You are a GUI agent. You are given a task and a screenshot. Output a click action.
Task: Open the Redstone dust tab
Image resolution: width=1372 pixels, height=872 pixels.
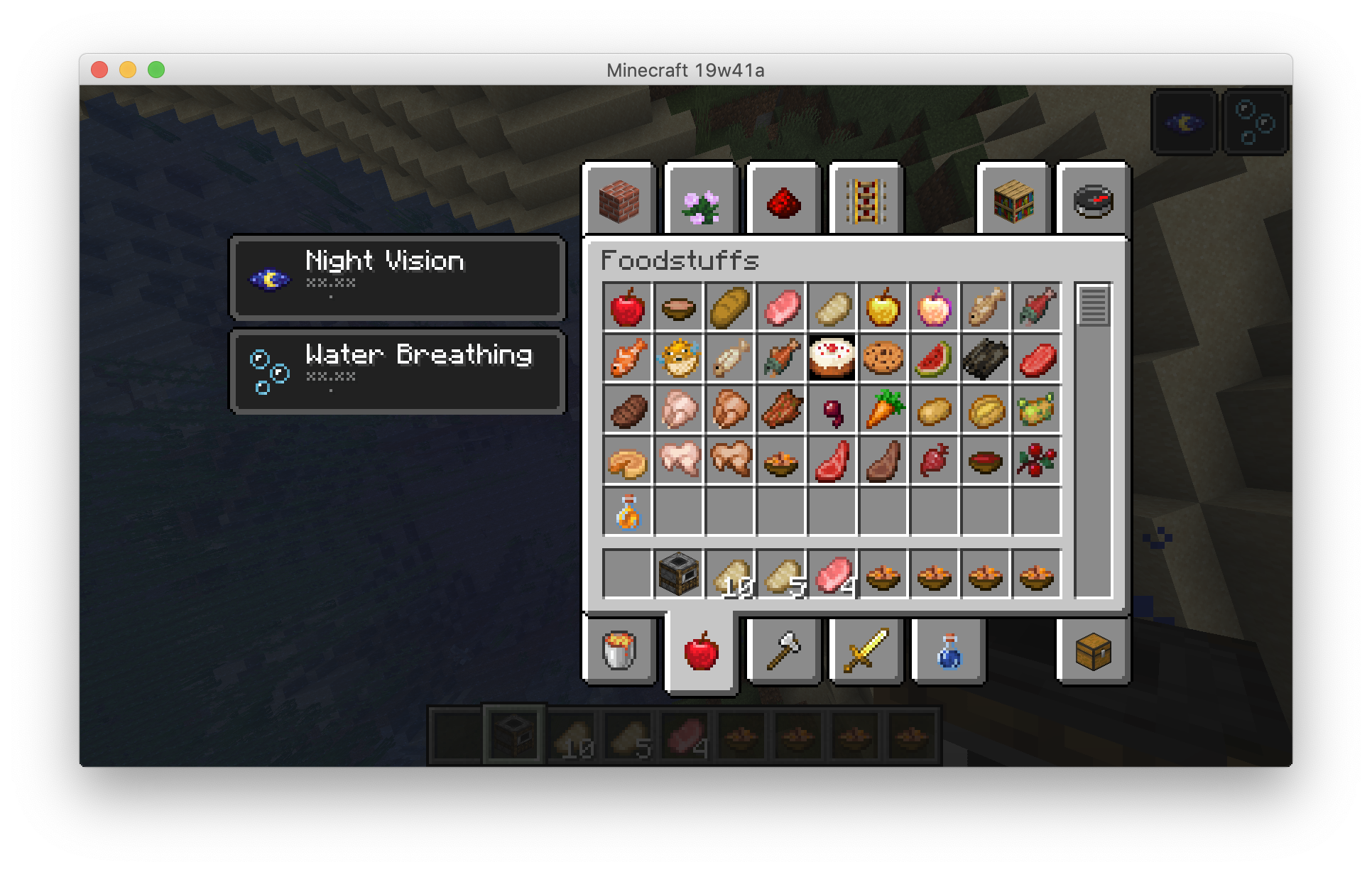783,201
